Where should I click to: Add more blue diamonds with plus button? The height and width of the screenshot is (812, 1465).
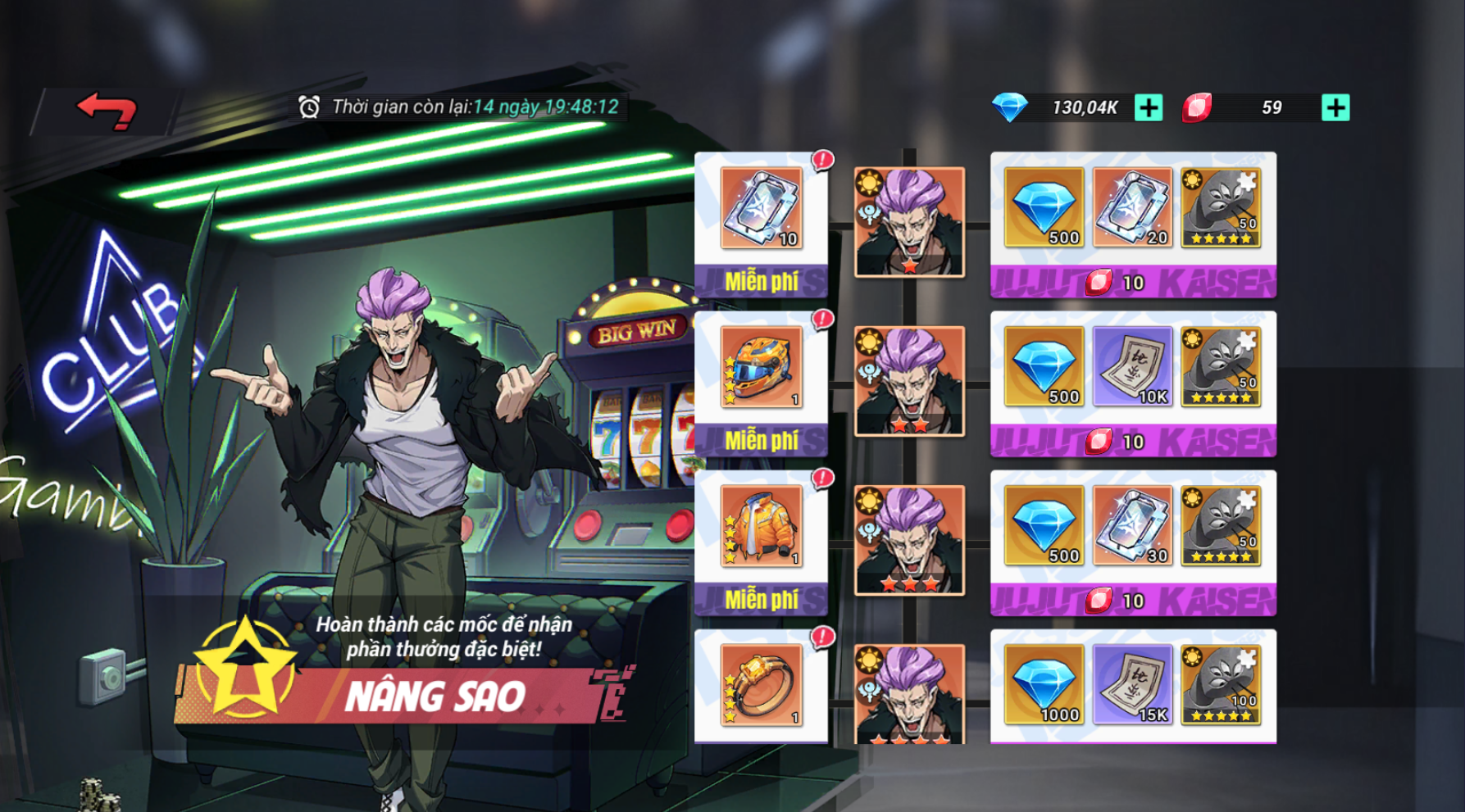1149,107
